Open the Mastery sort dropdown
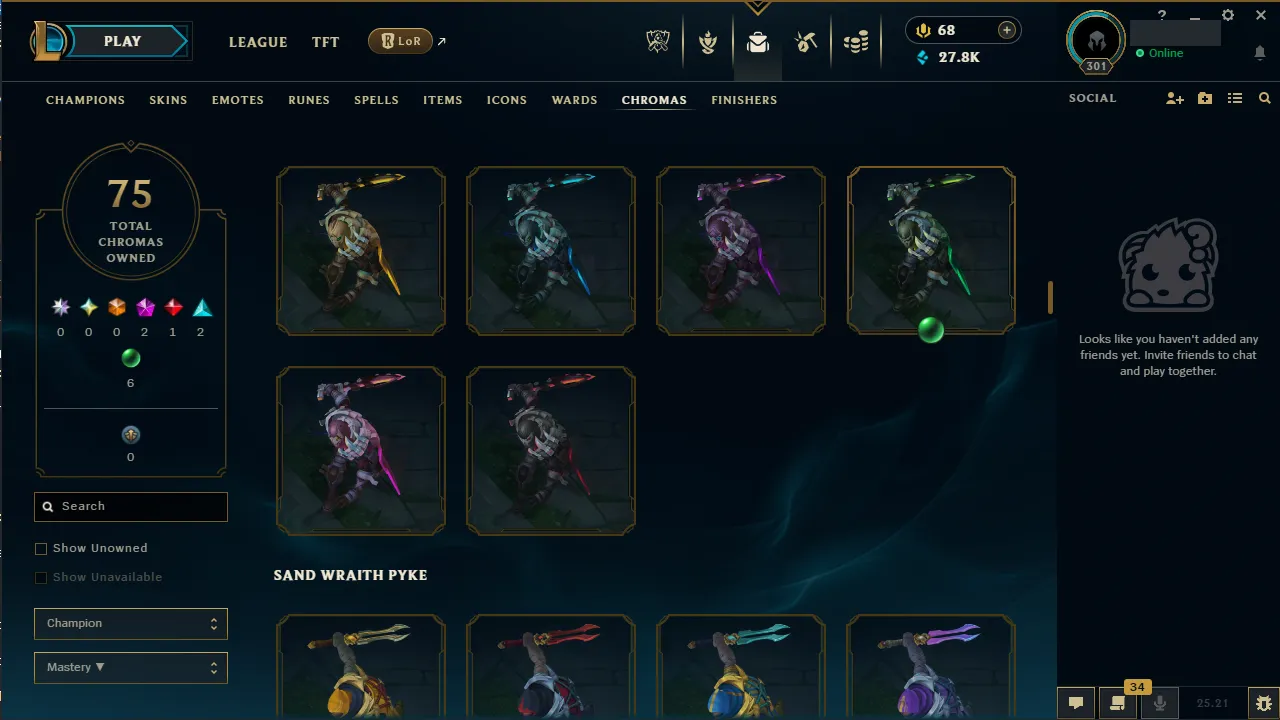The image size is (1280, 720). click(x=130, y=667)
